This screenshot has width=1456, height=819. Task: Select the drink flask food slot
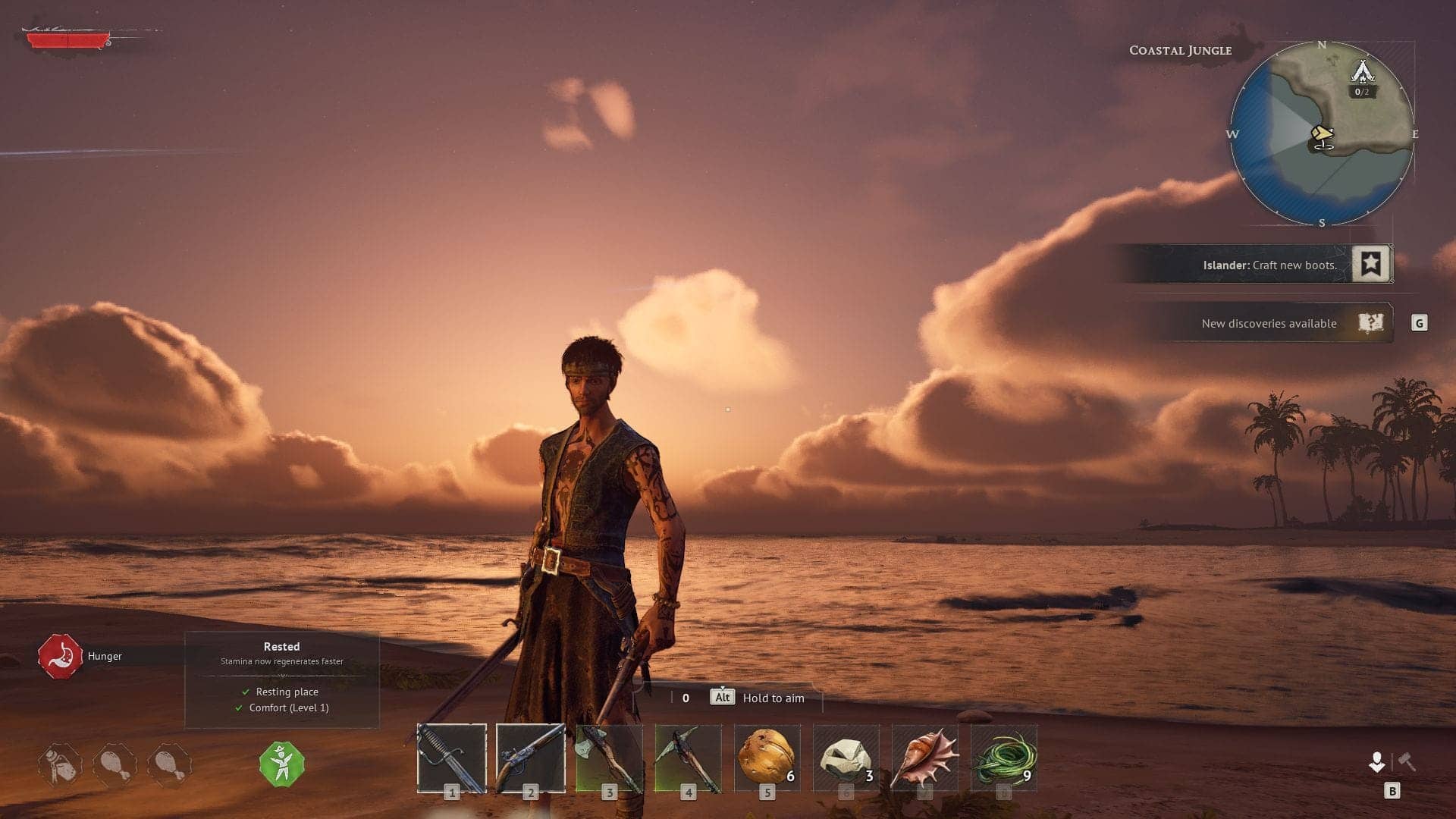(61, 765)
